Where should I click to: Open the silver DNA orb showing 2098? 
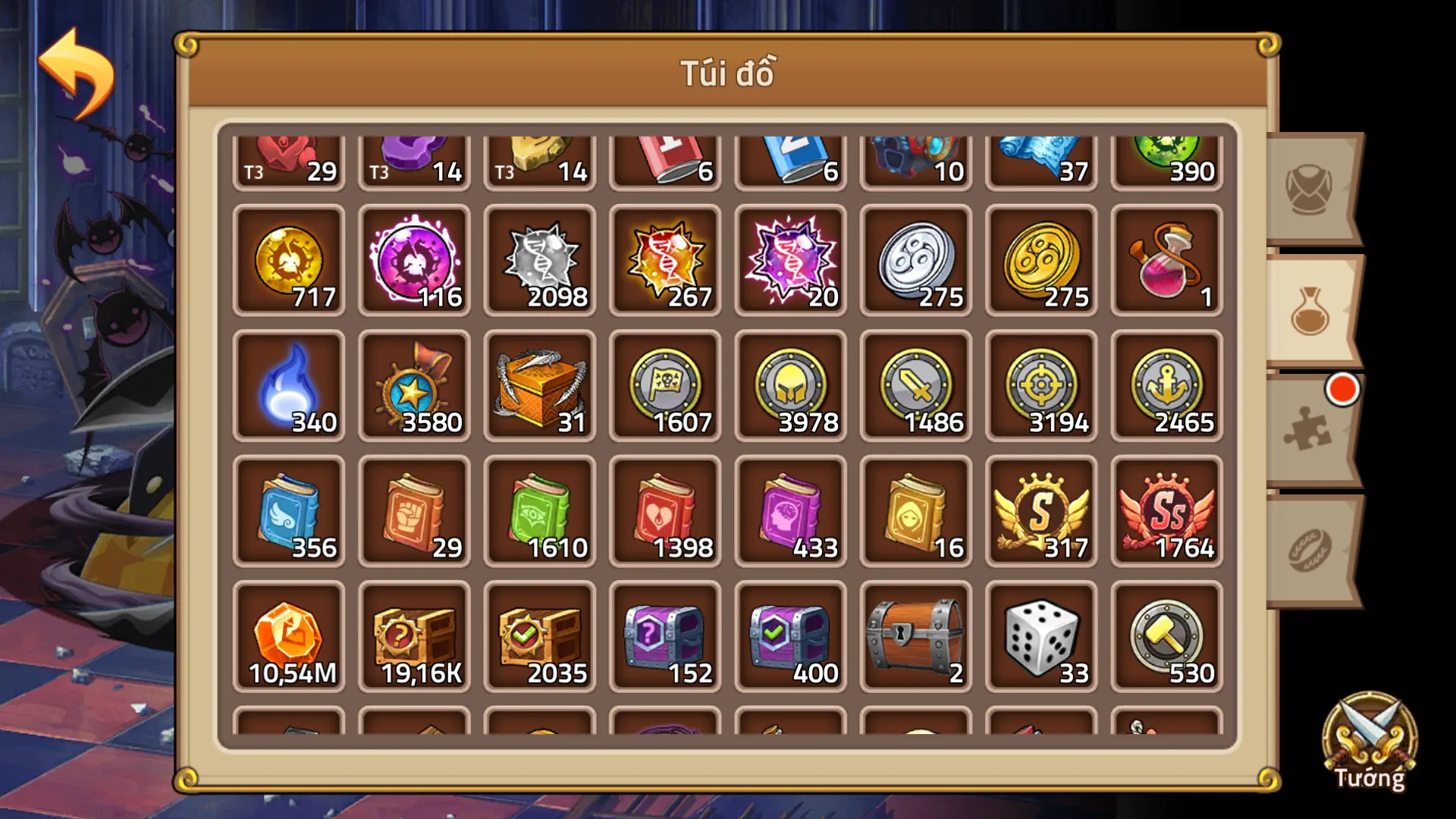(540, 262)
